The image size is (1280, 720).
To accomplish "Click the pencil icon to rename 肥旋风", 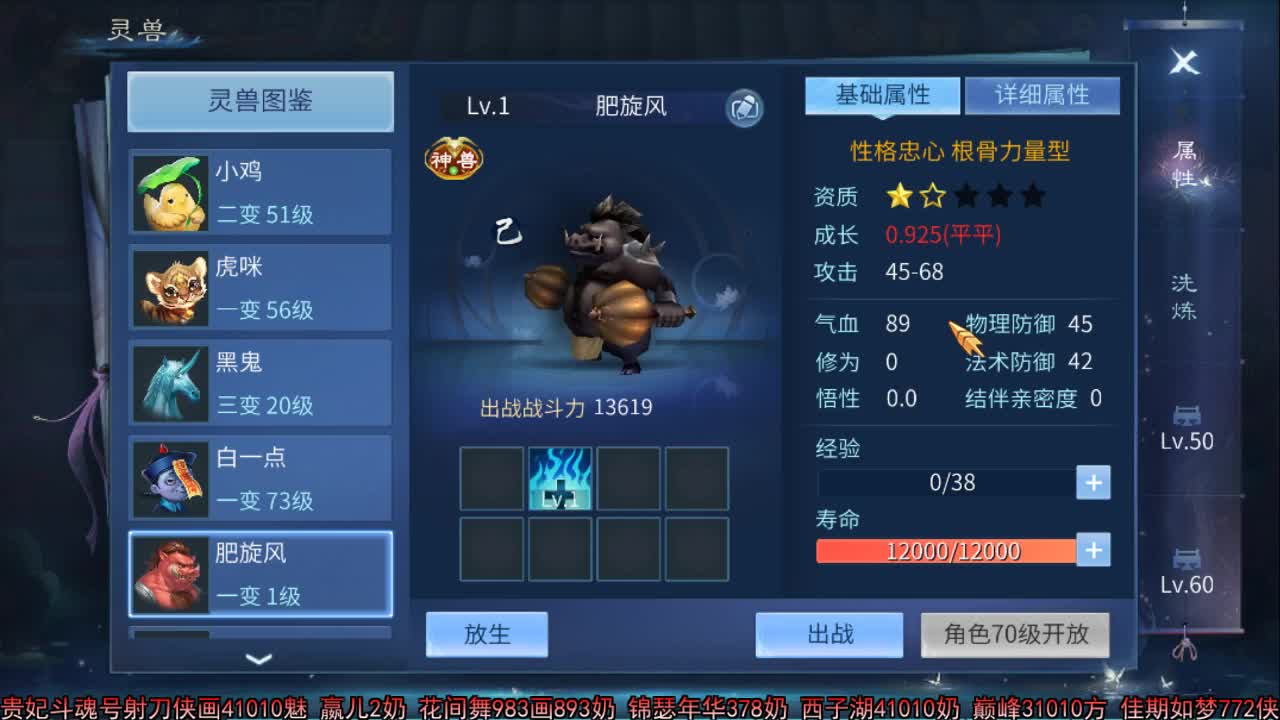I will tap(744, 108).
